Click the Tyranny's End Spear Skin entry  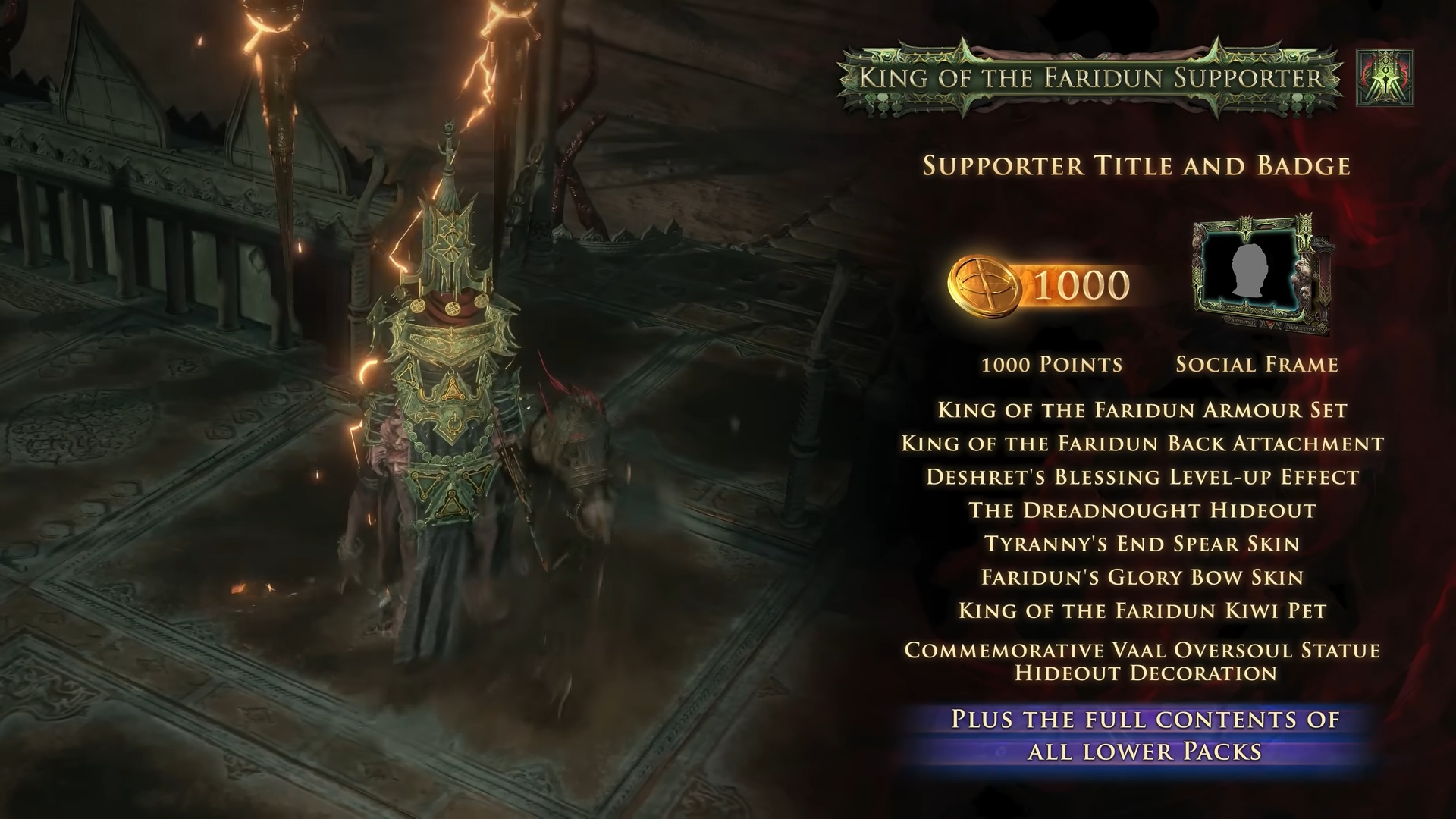(1142, 544)
